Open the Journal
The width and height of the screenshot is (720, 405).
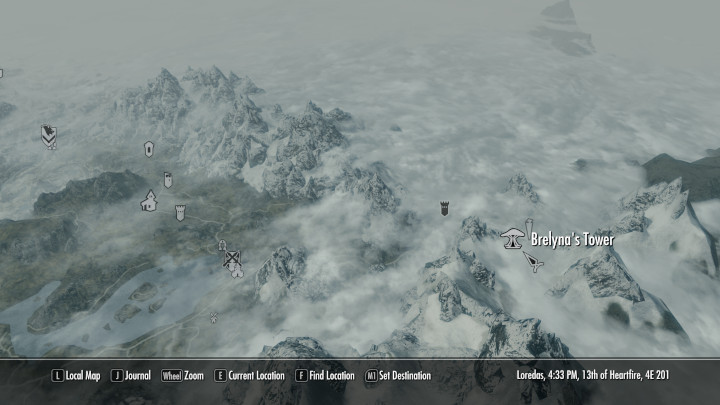click(131, 376)
